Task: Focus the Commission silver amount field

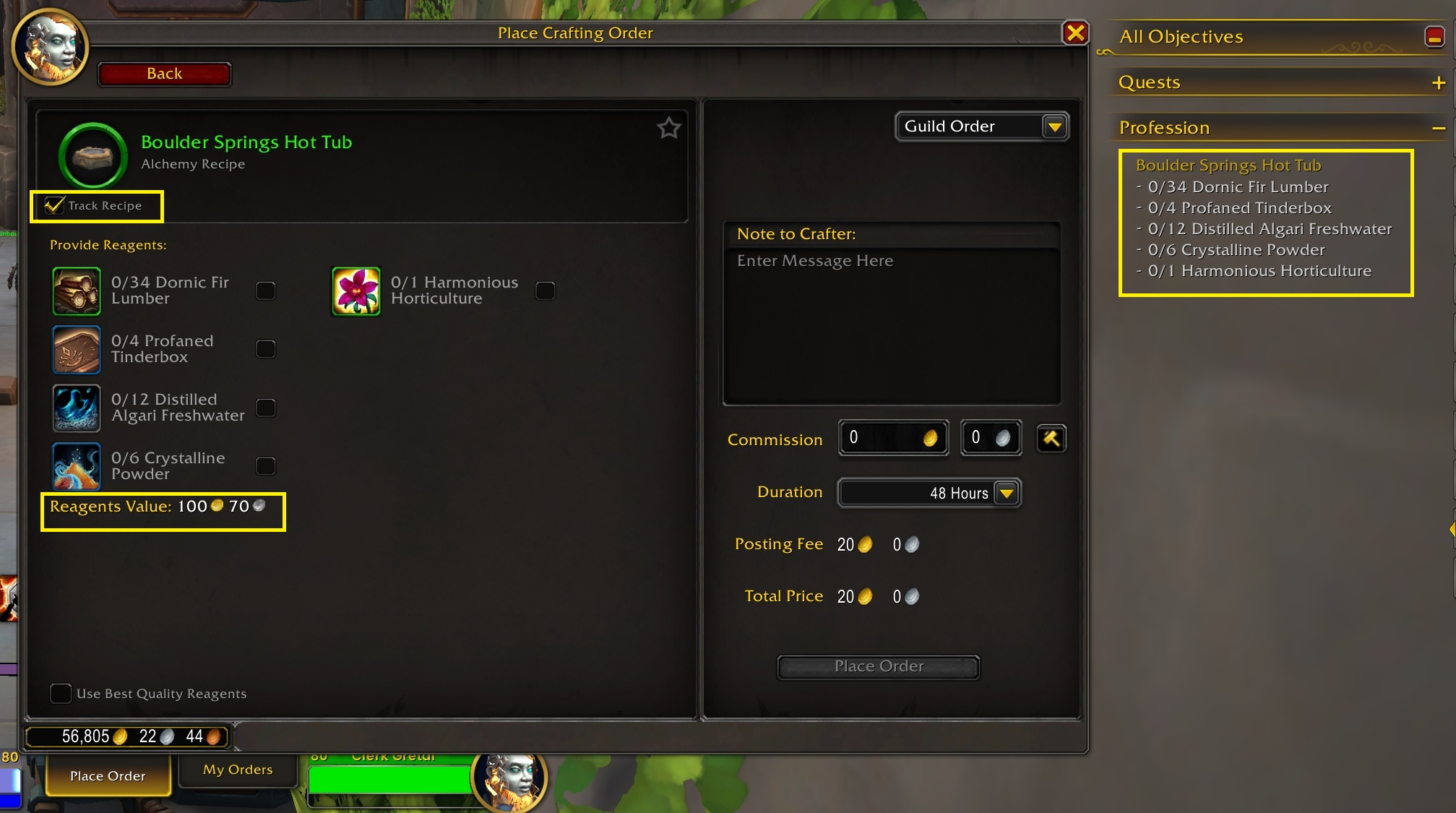Action: tap(983, 438)
